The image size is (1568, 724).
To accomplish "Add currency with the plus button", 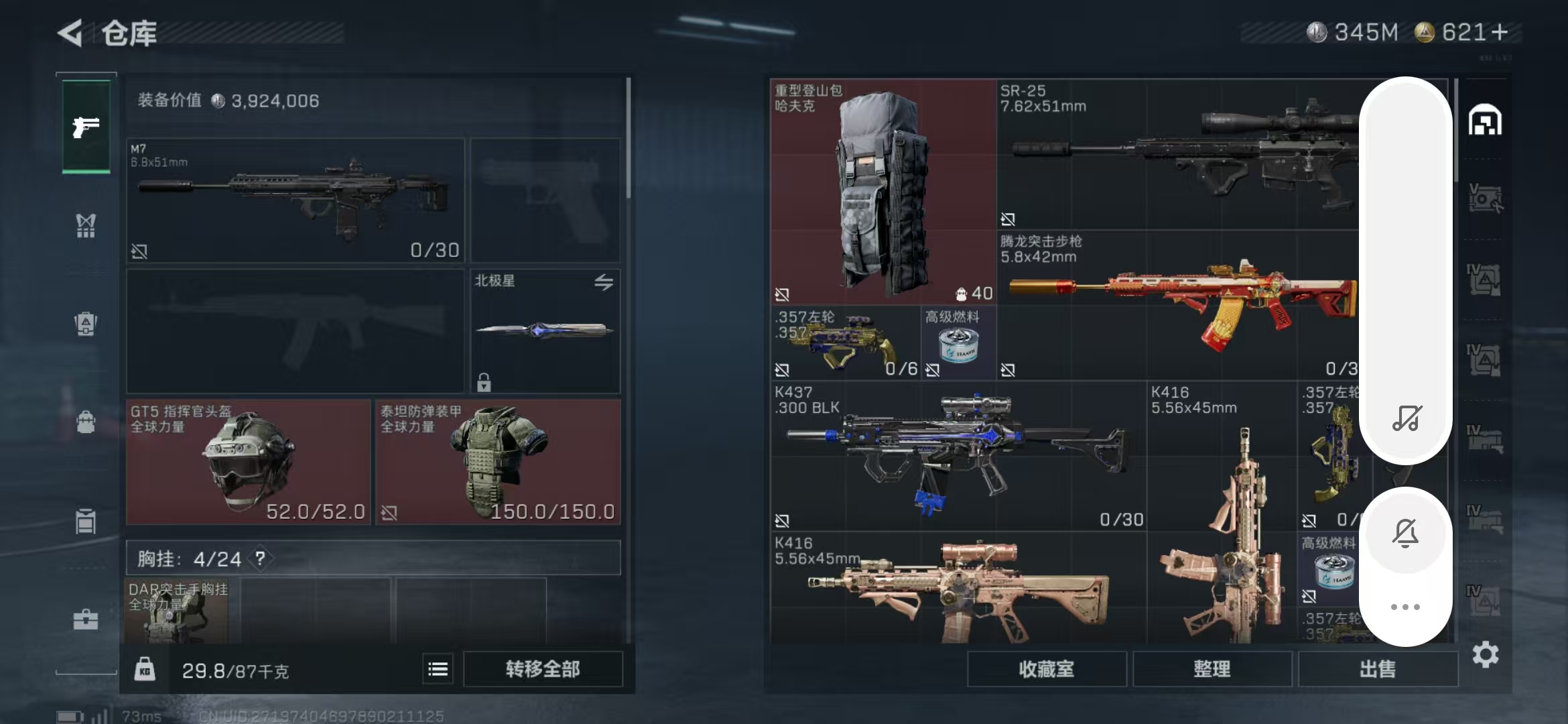I will (1500, 32).
